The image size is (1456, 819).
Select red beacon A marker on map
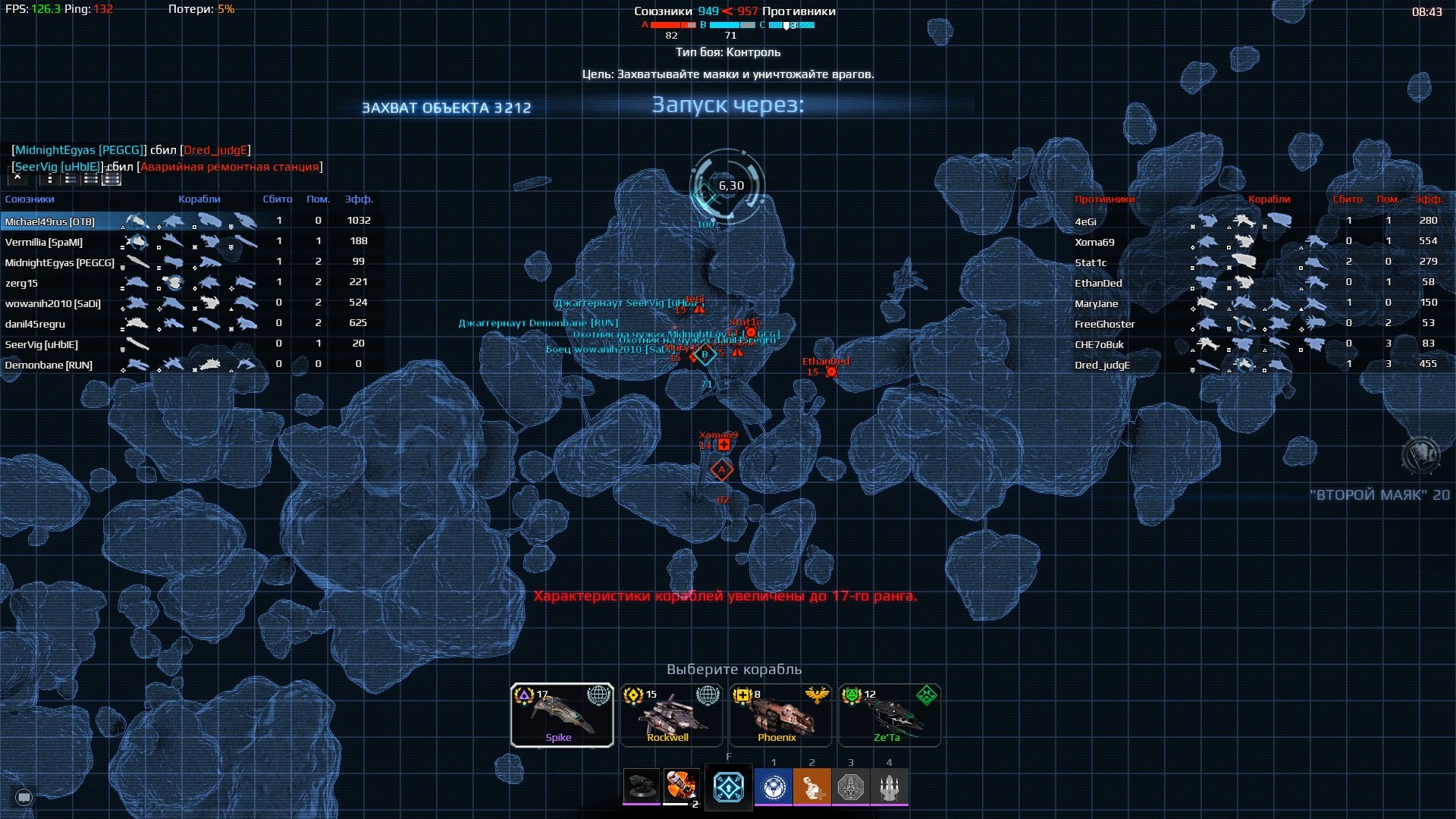[721, 470]
